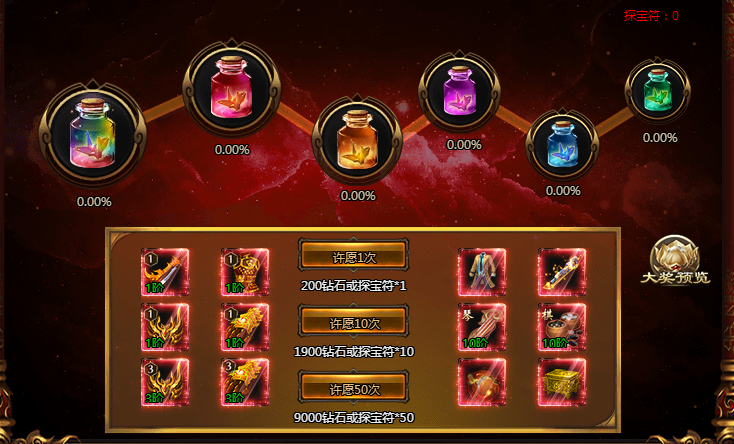View the tier-3 golden wings reward

tap(165, 382)
